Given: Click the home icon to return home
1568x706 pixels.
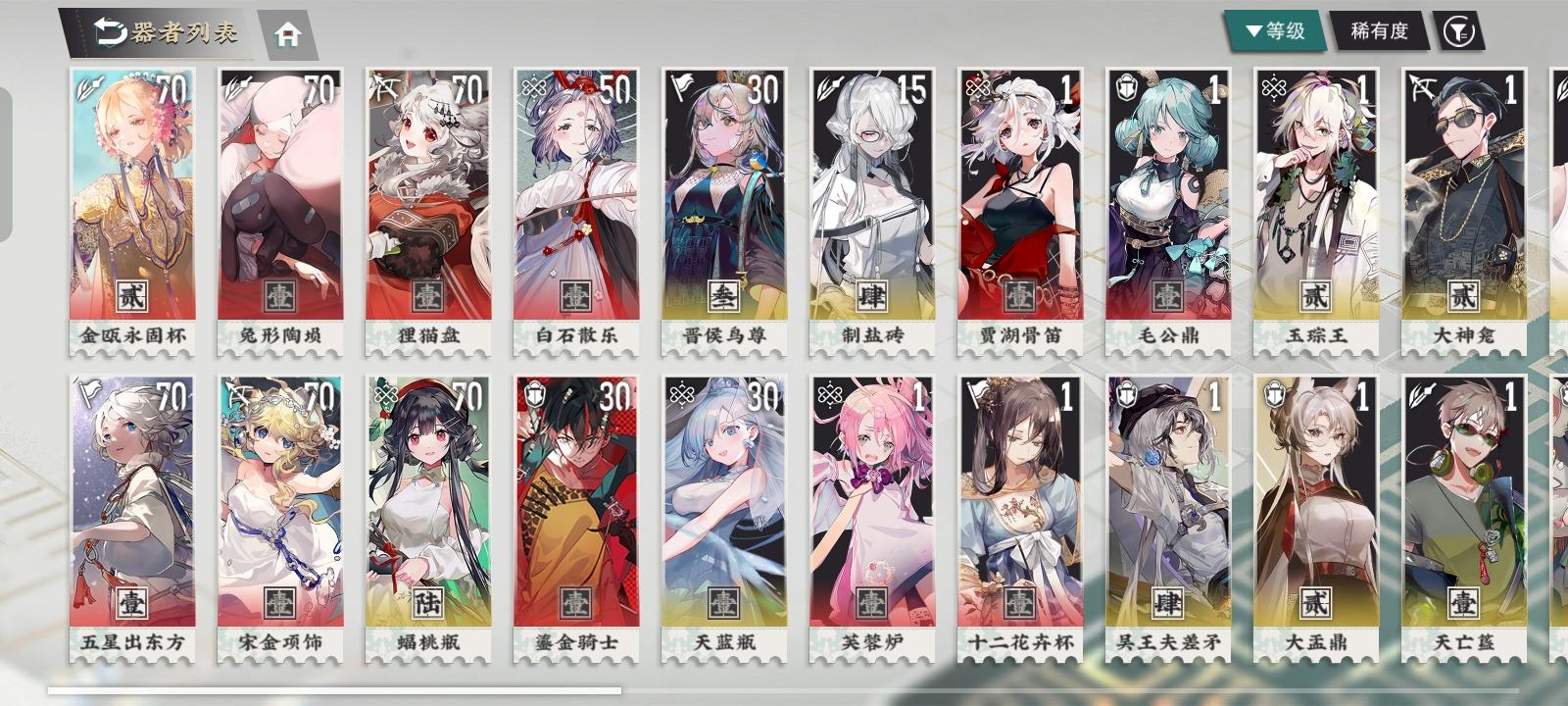Looking at the screenshot, I should [286, 32].
